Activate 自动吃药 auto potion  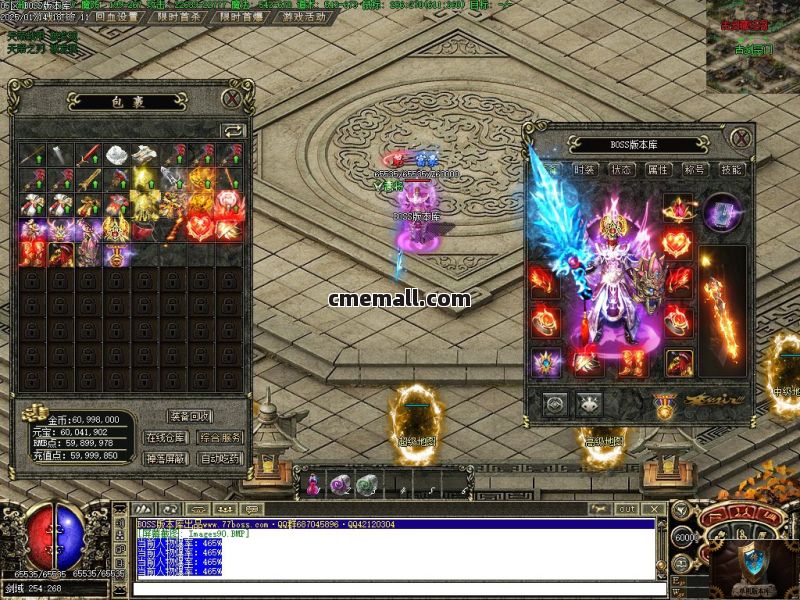(220, 458)
